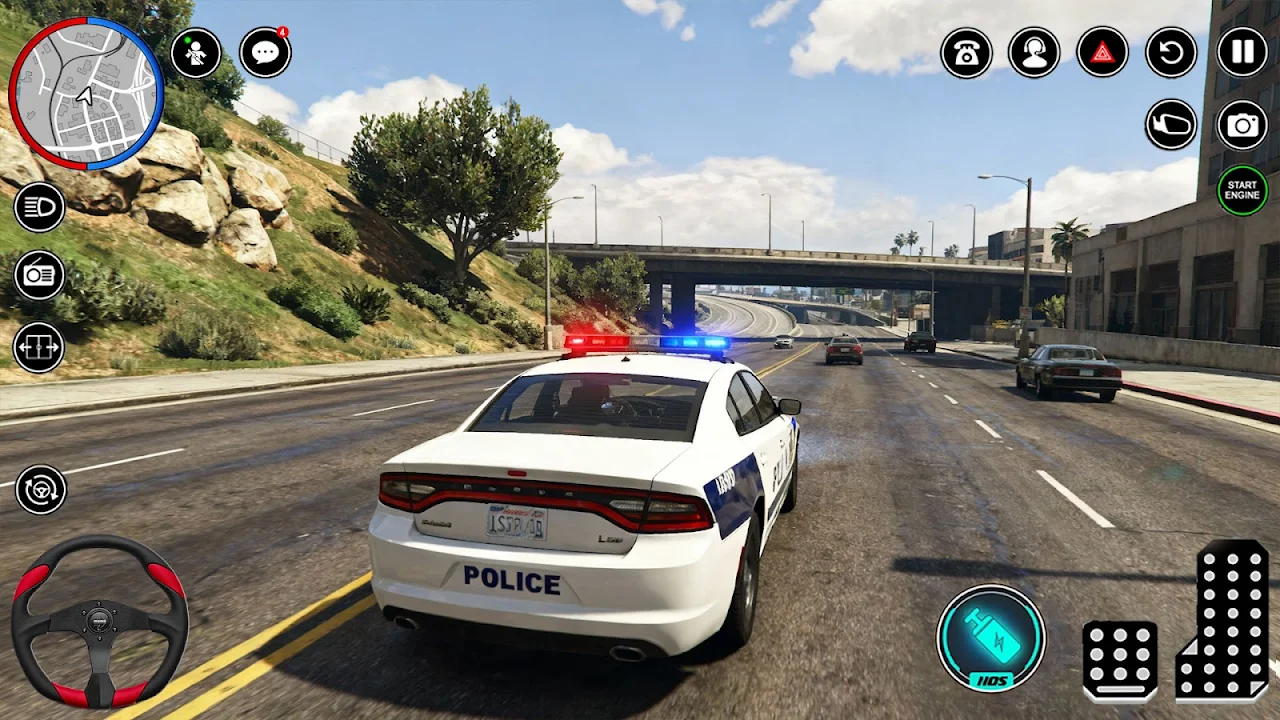The image size is (1280, 720).
Task: Tap the steering wheel control
Action: (99, 621)
